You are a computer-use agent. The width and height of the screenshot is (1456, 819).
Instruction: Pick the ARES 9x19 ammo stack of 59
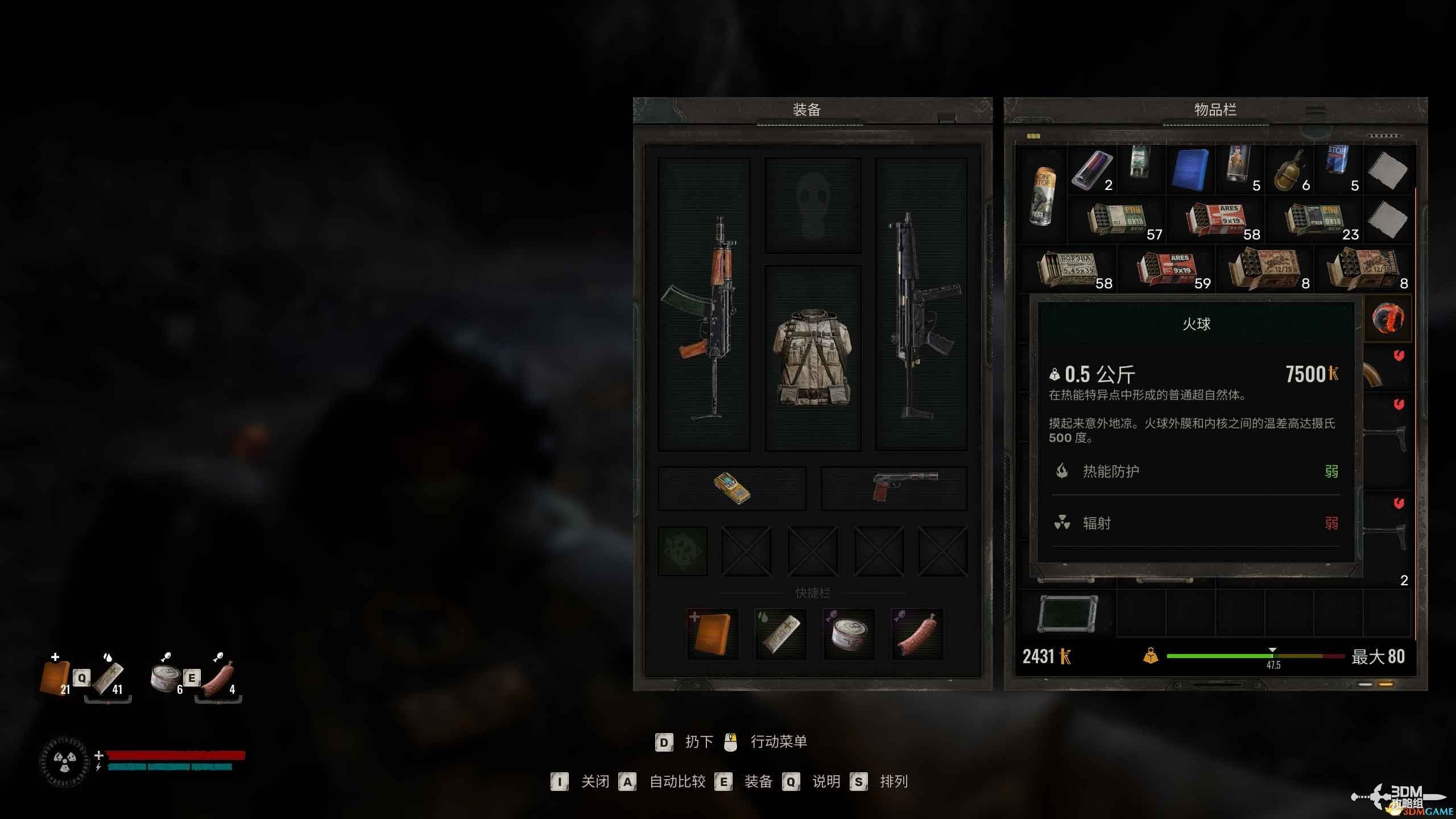(x=1166, y=270)
